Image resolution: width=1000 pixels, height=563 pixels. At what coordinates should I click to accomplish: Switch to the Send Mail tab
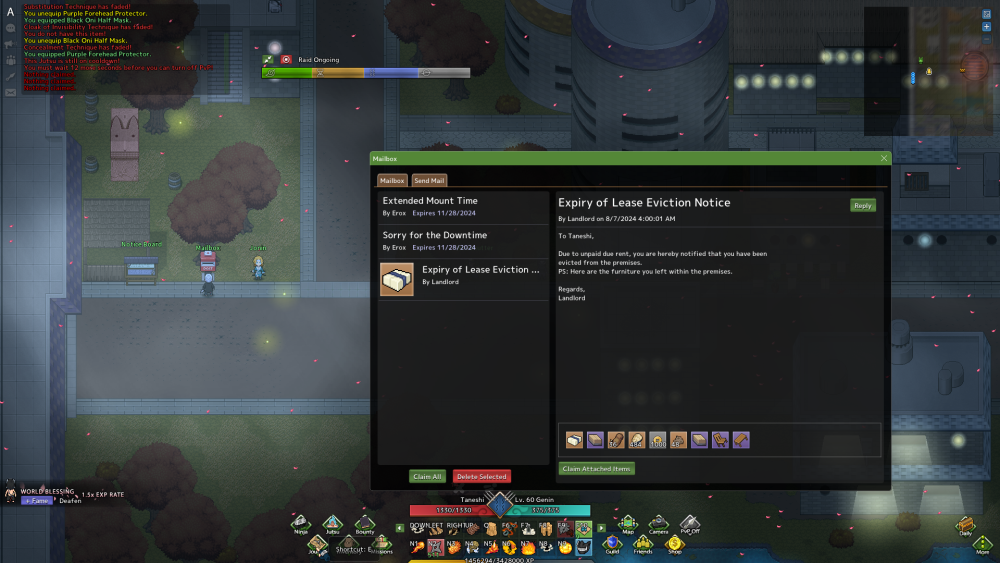[x=429, y=180]
